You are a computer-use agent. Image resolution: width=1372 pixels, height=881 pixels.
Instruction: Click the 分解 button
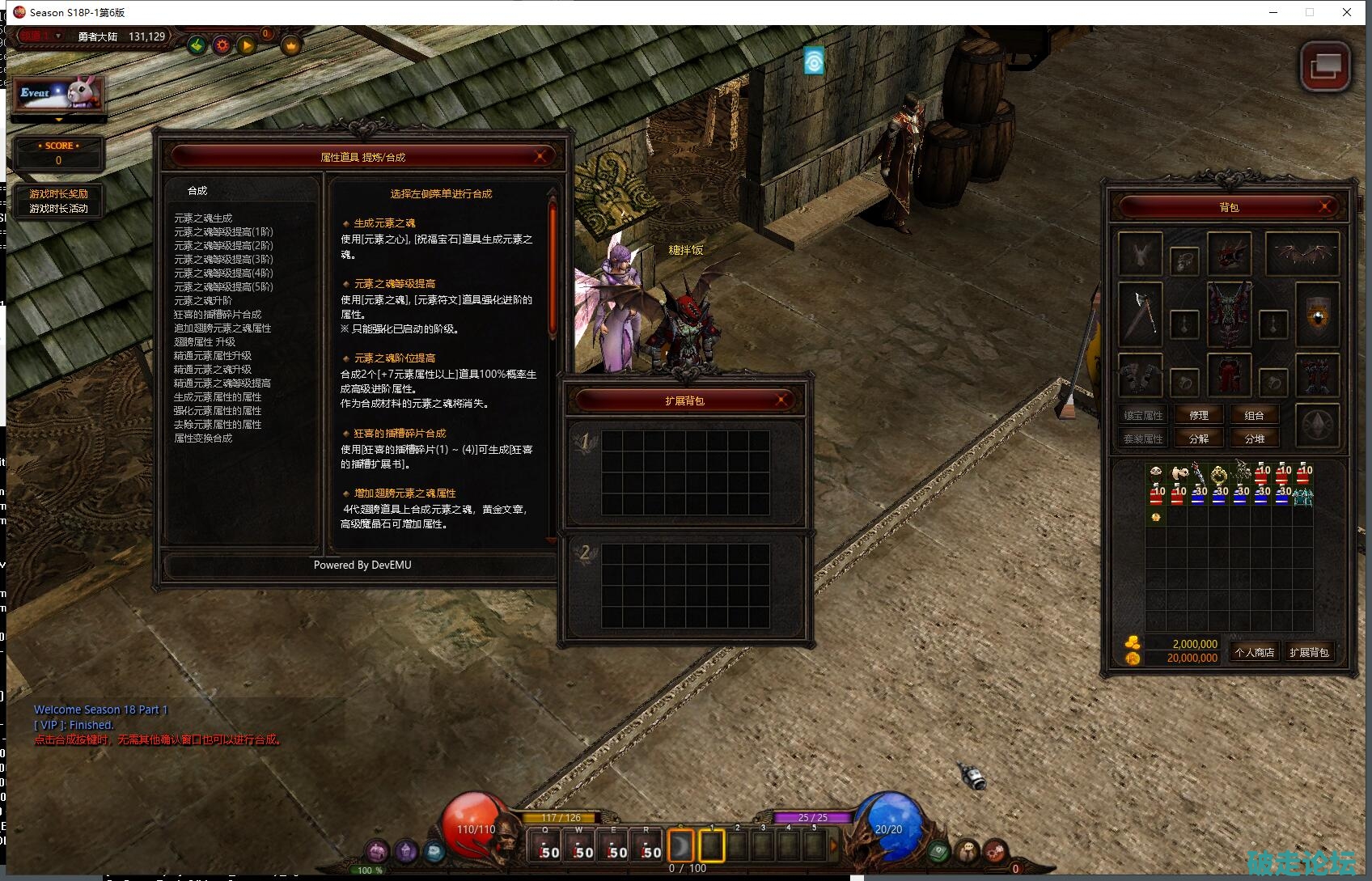[x=1199, y=439]
